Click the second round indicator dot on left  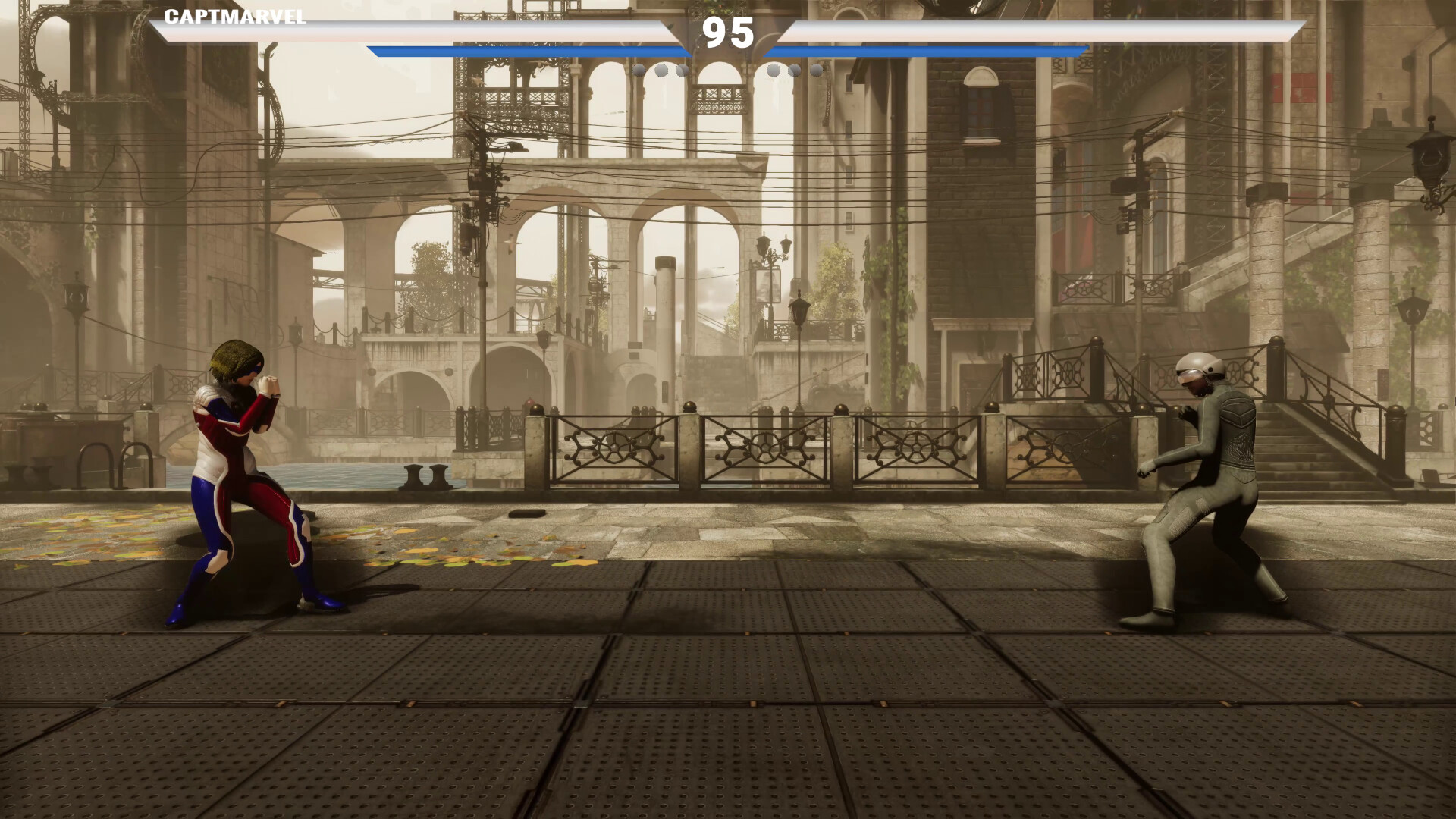coord(663,71)
